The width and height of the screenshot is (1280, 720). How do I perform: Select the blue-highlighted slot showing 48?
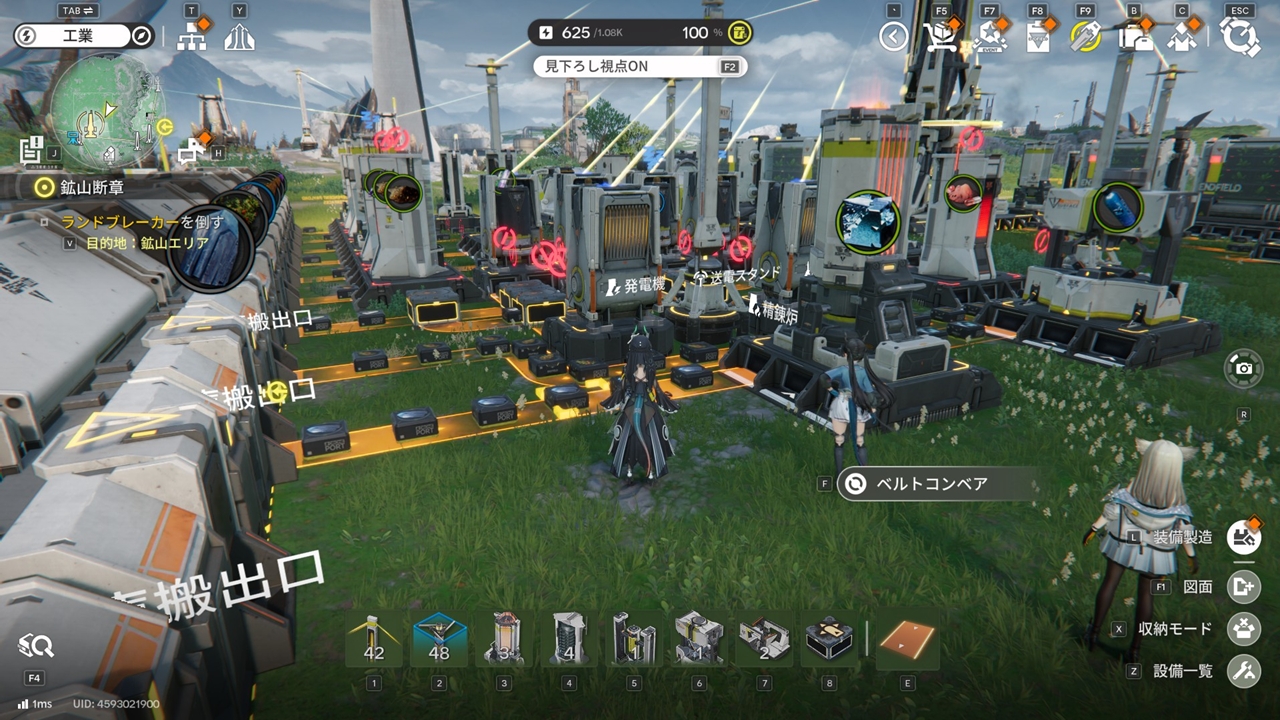(x=439, y=640)
